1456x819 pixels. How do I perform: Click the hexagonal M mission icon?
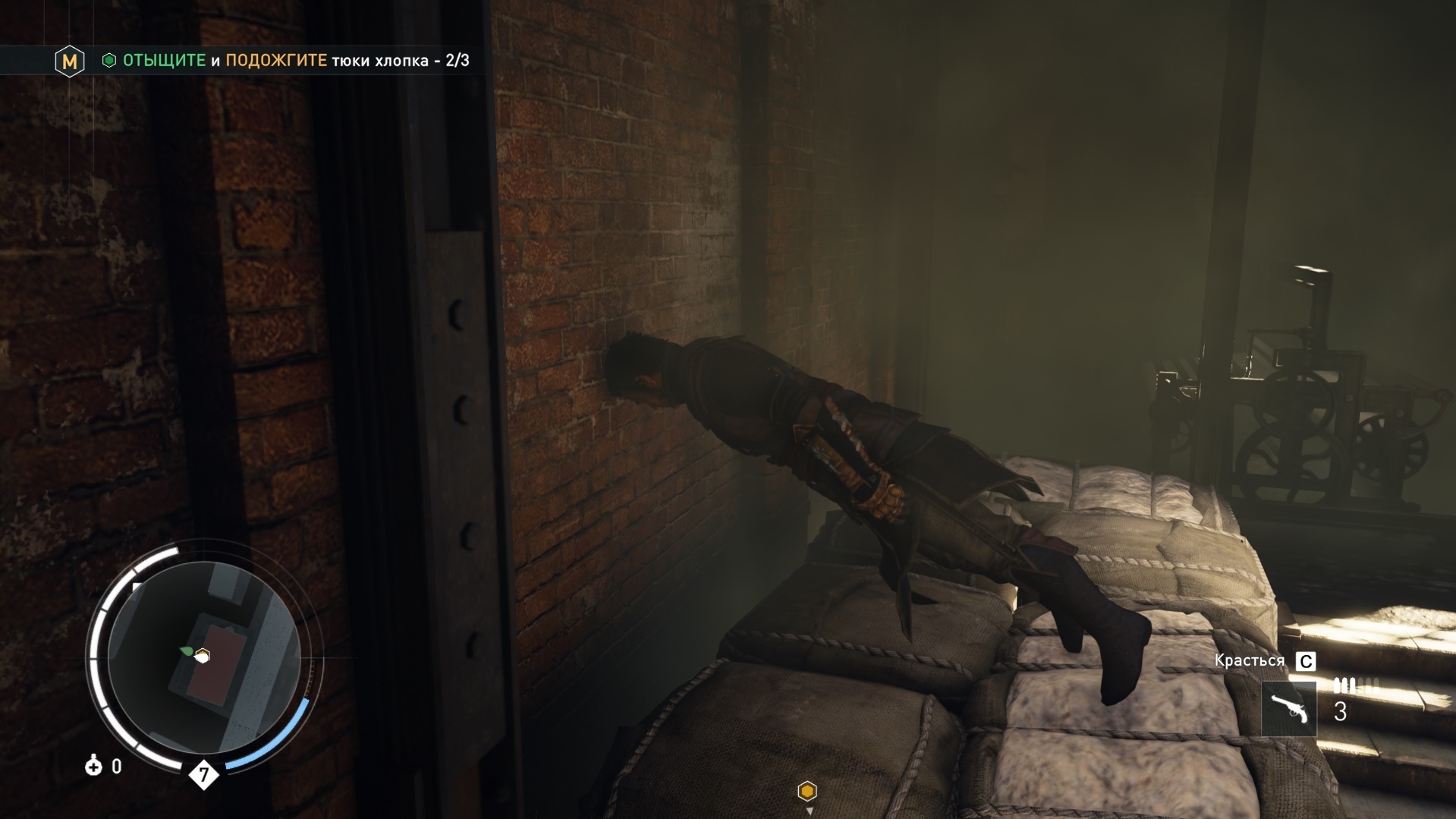pos(70,61)
